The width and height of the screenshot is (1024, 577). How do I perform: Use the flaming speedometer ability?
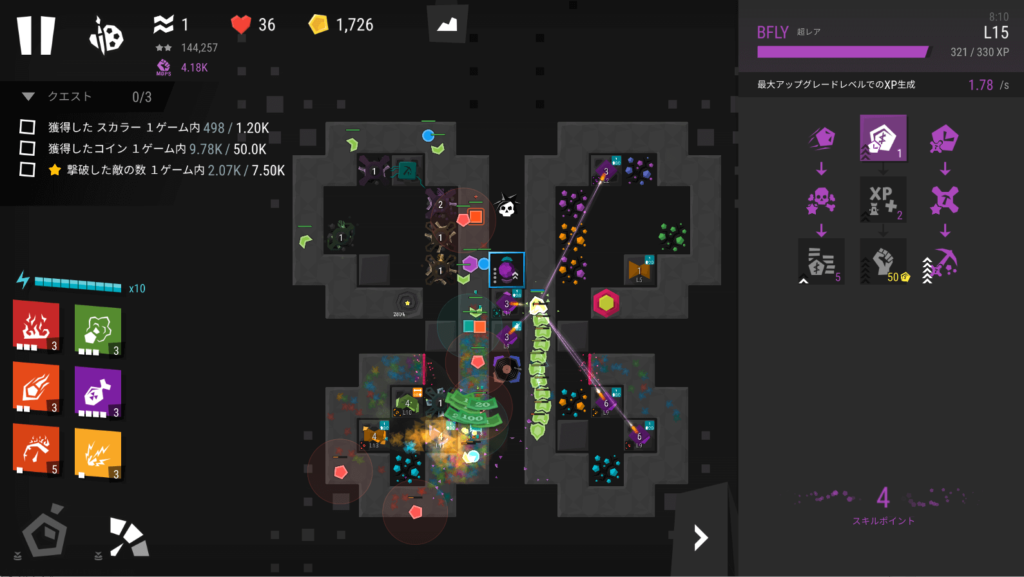[x=35, y=449]
